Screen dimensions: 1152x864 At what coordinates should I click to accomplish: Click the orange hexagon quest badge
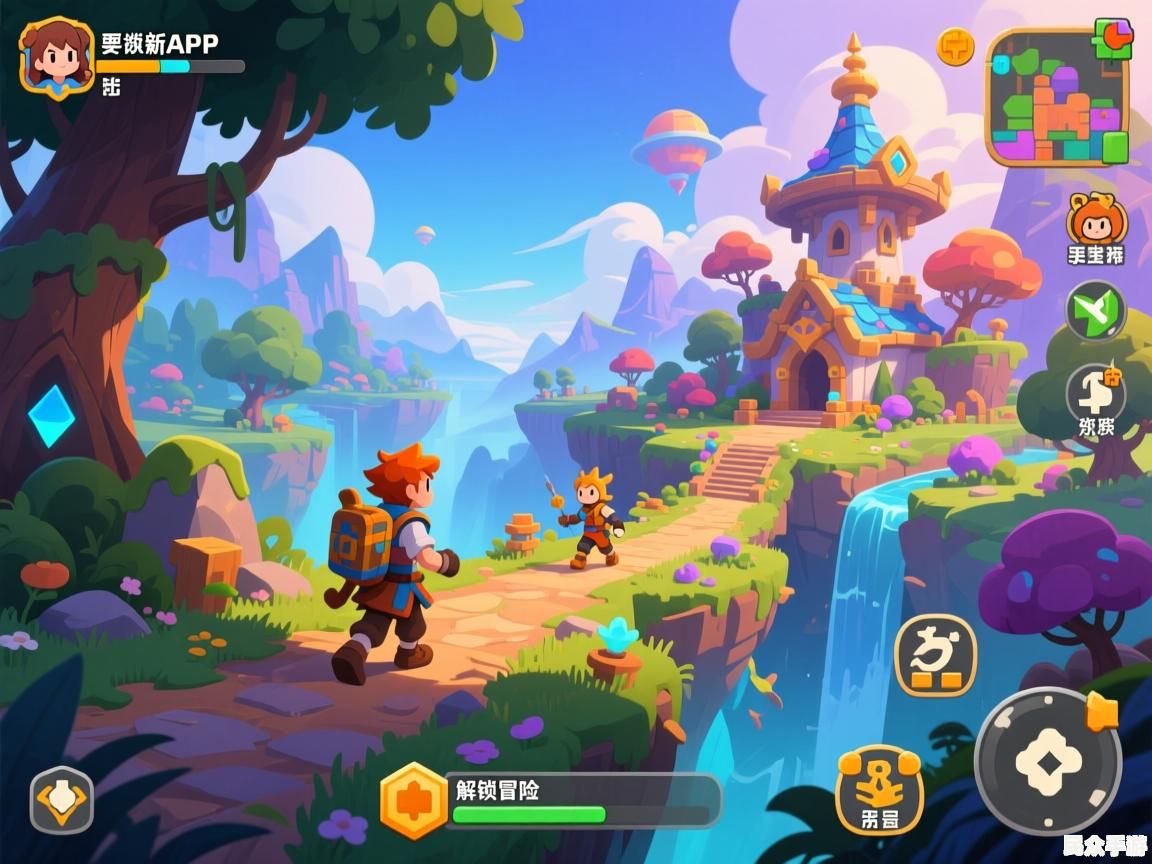[x=413, y=800]
